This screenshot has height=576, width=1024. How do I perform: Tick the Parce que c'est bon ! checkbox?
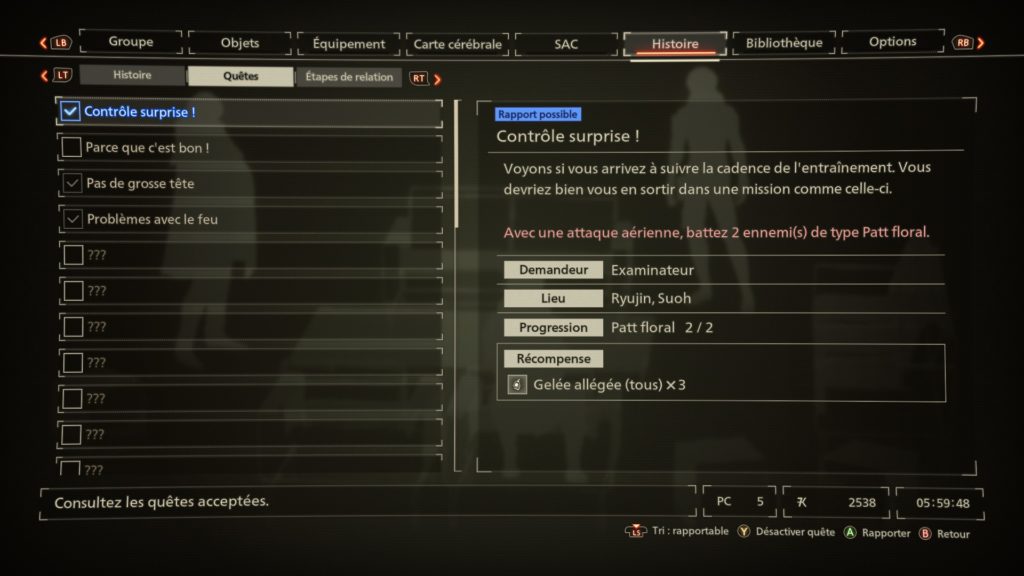(x=72, y=148)
